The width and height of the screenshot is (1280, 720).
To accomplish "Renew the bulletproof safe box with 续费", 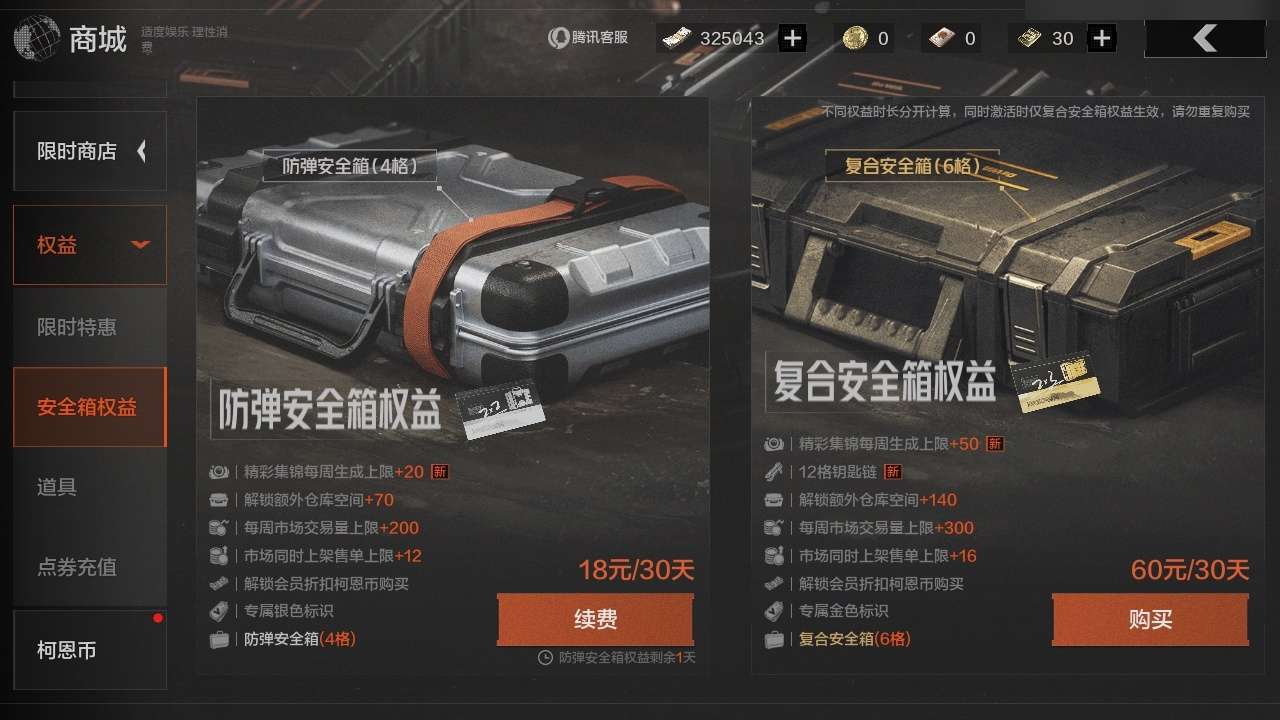I will point(595,620).
